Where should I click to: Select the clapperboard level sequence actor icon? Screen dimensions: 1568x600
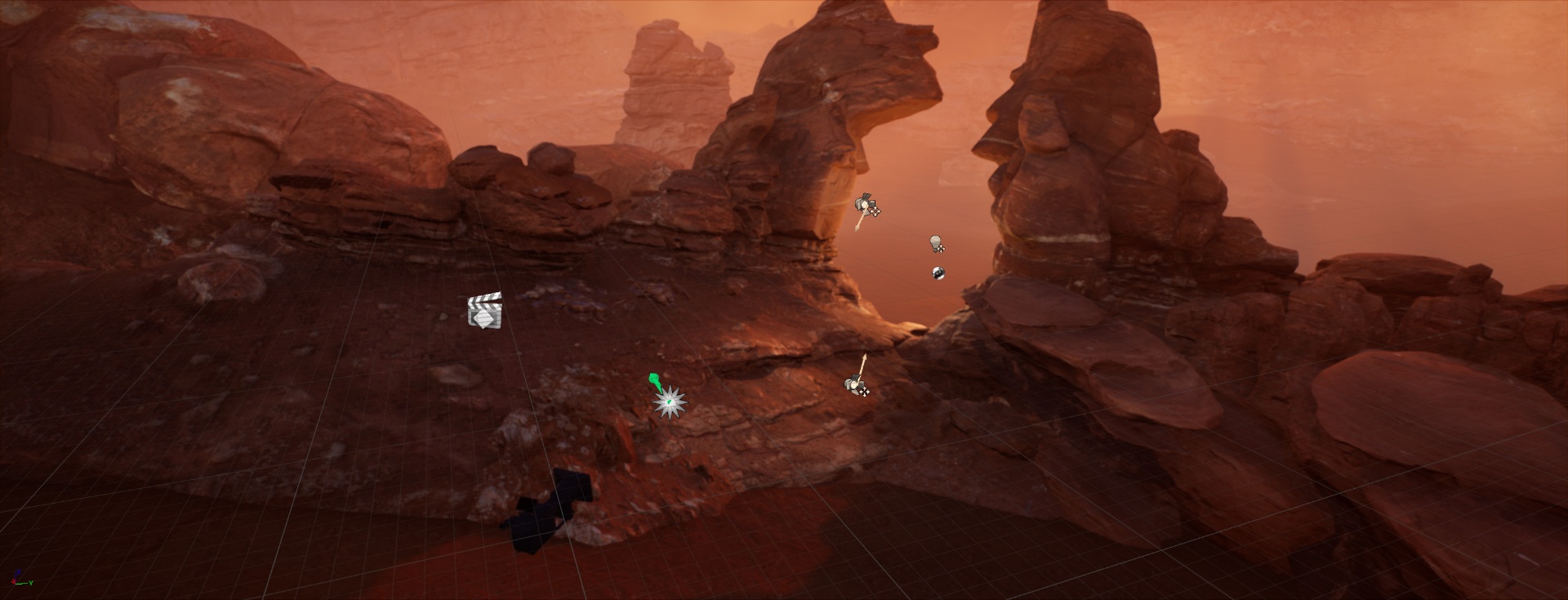click(x=484, y=311)
